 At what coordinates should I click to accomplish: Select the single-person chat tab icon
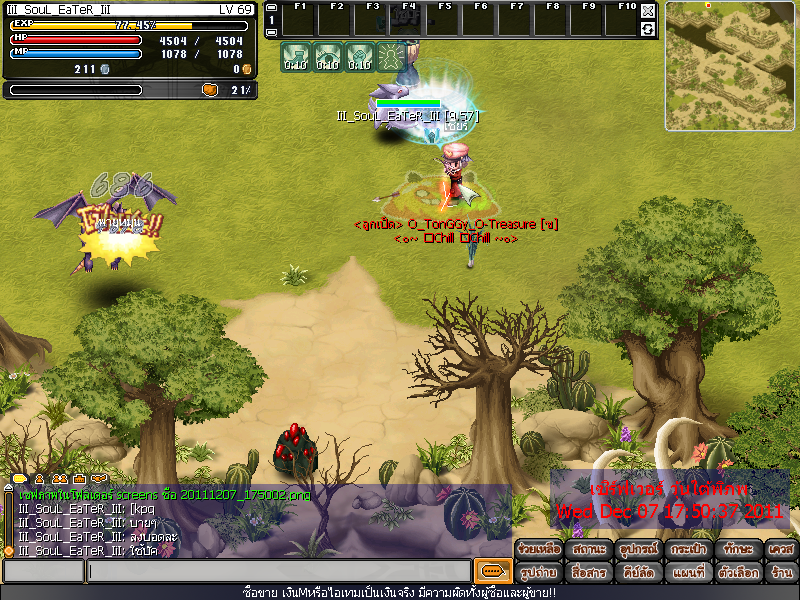(39, 479)
